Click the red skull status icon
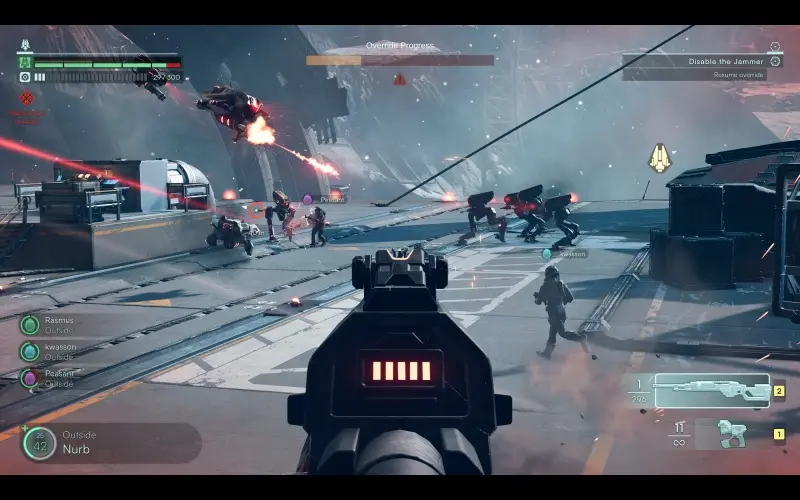Viewport: 800px width, 500px height. (x=27, y=98)
